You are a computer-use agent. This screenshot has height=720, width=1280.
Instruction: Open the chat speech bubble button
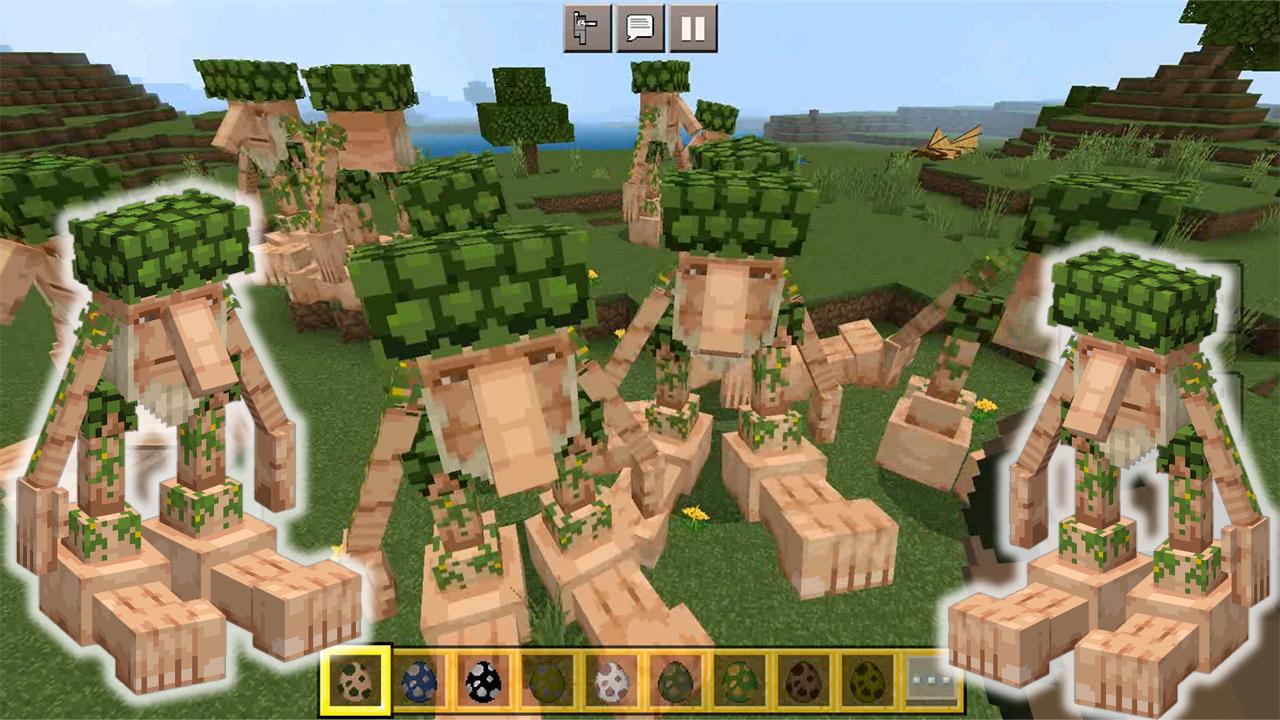click(x=640, y=28)
